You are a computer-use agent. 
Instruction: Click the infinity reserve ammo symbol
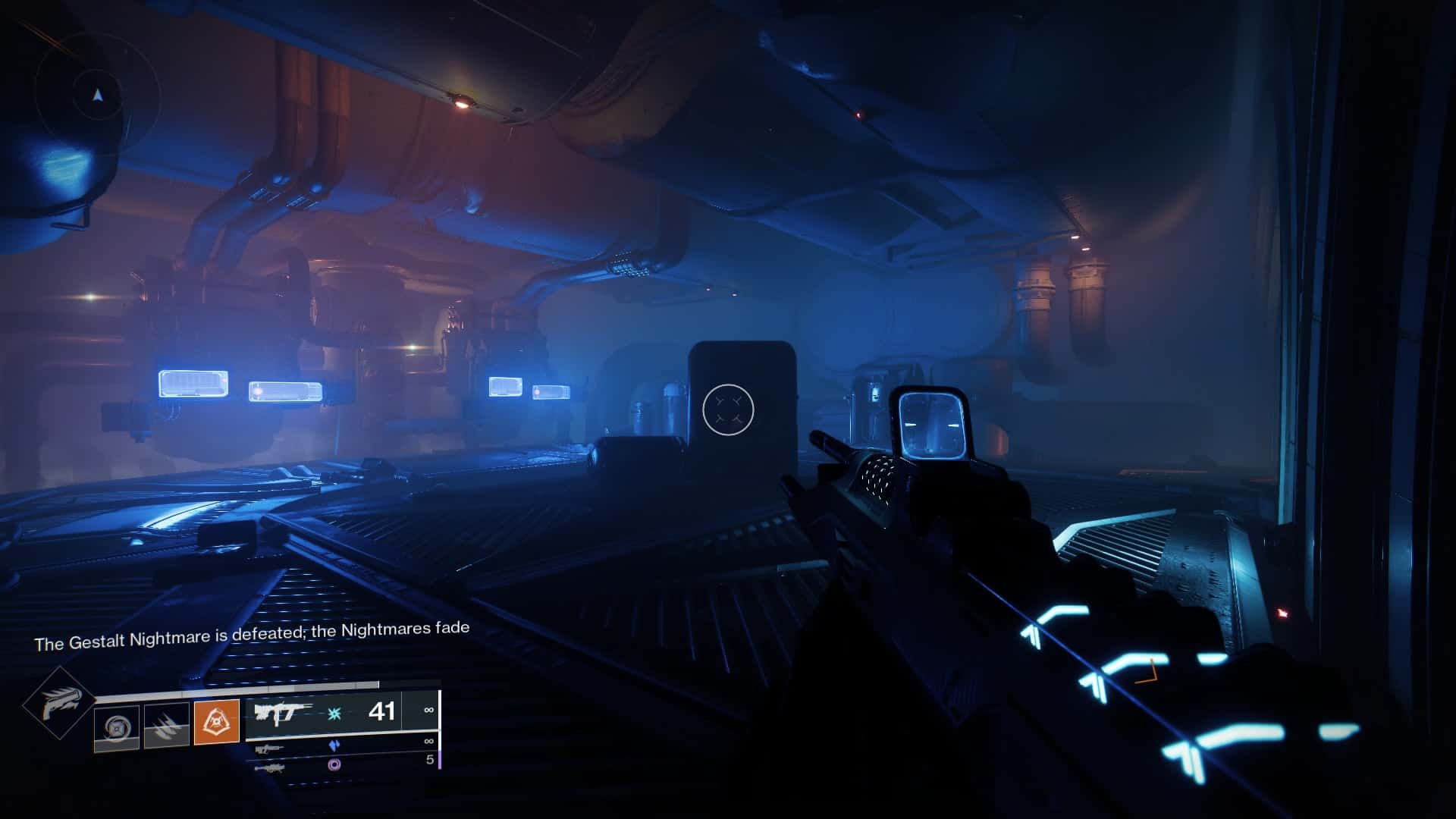point(428,709)
